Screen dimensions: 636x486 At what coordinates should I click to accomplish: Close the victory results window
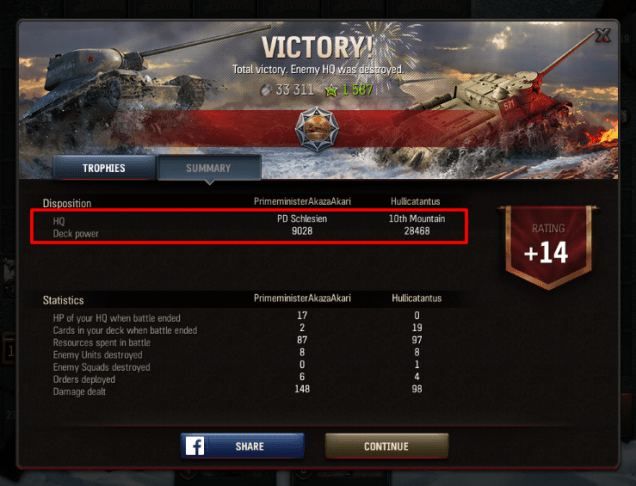point(603,36)
